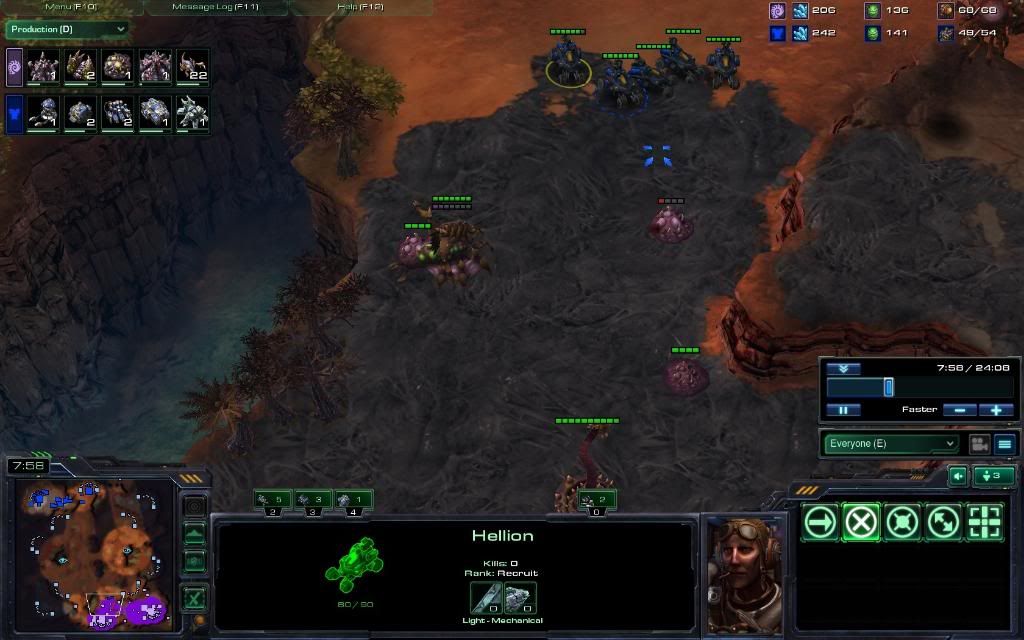Click the three-line list button beside the camera
The width and height of the screenshot is (1024, 640).
[1005, 444]
